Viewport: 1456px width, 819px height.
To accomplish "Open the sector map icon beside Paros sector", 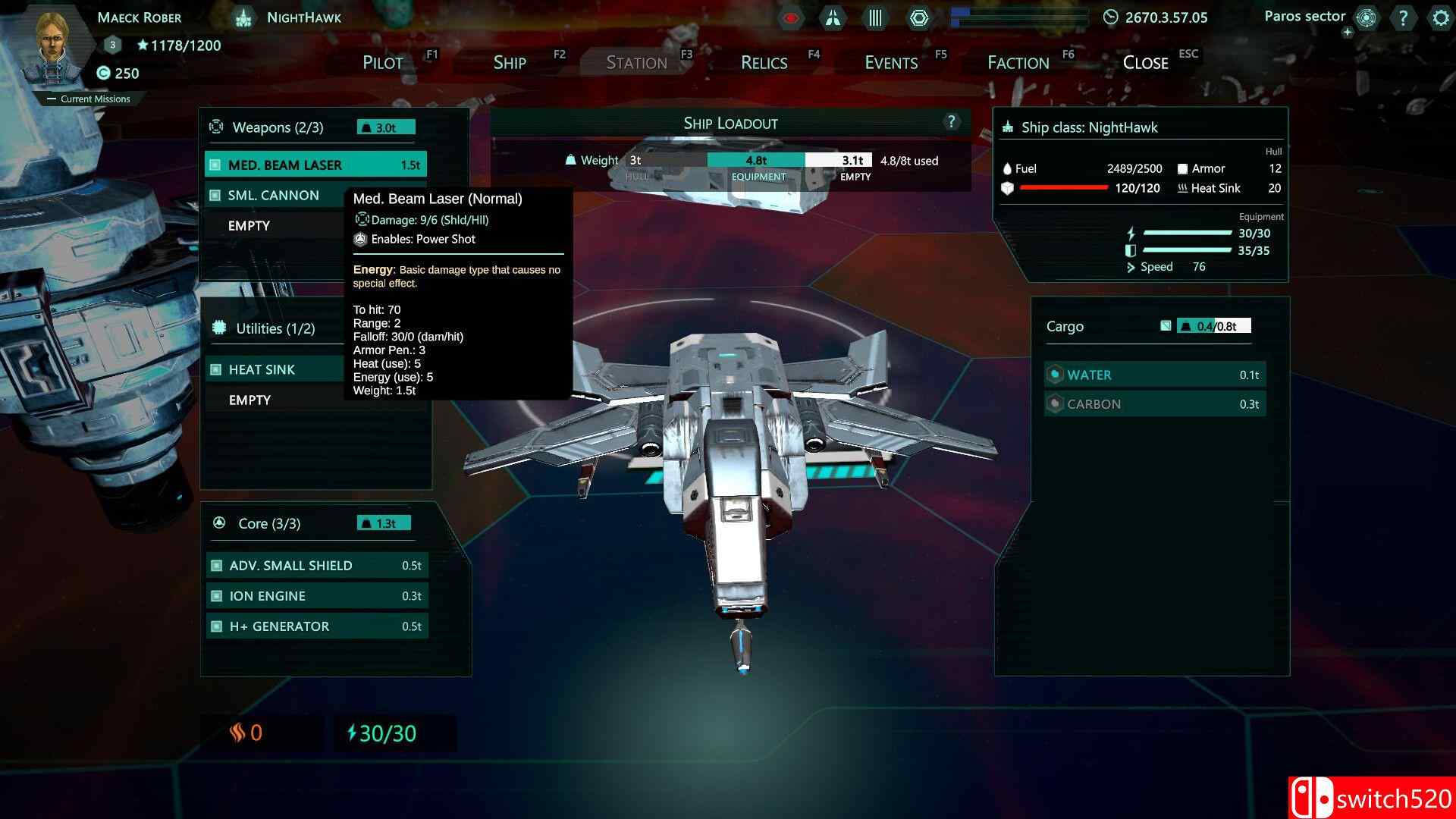I will (1367, 18).
